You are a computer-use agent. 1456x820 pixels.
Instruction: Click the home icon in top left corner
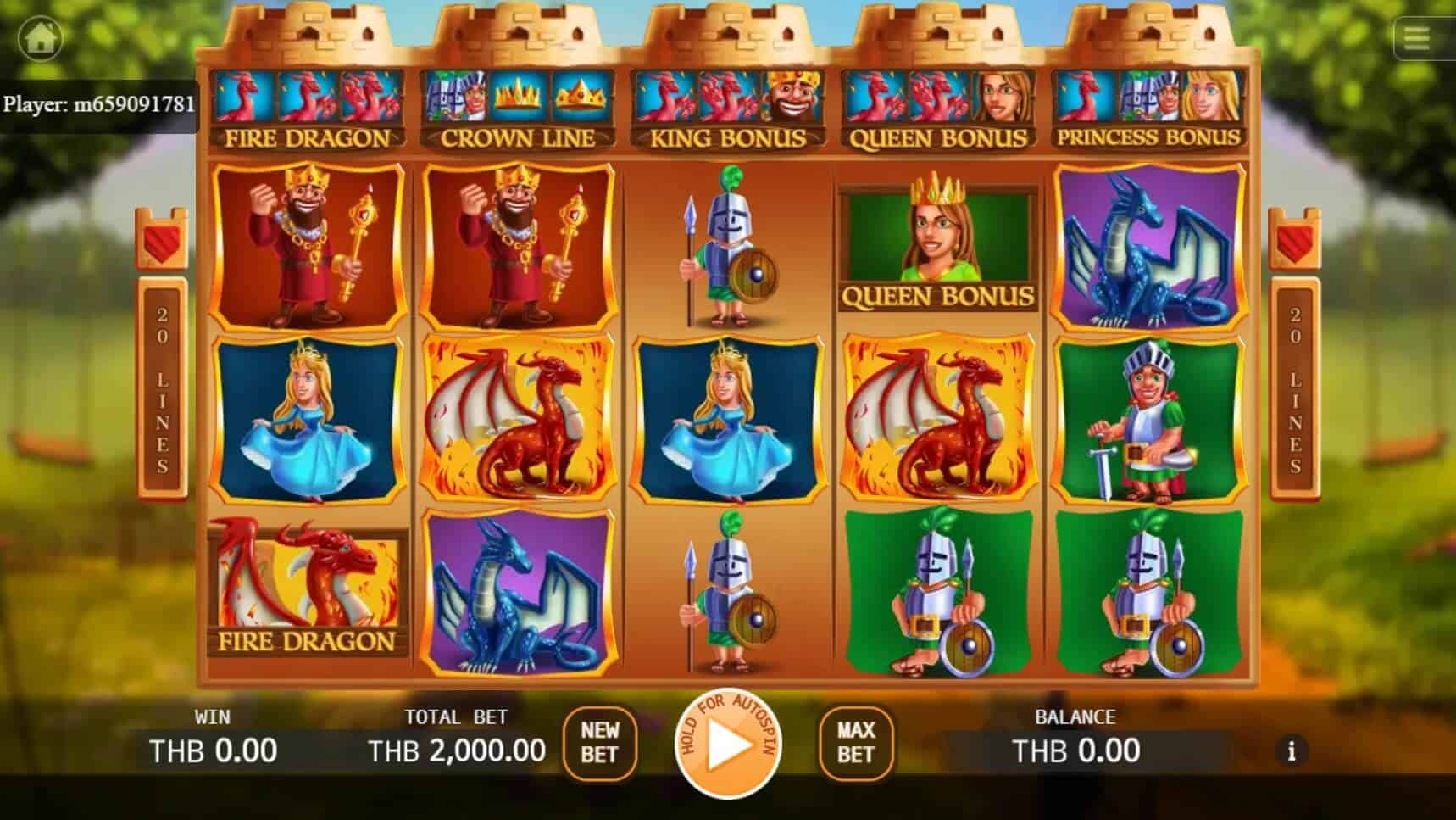pos(39,37)
